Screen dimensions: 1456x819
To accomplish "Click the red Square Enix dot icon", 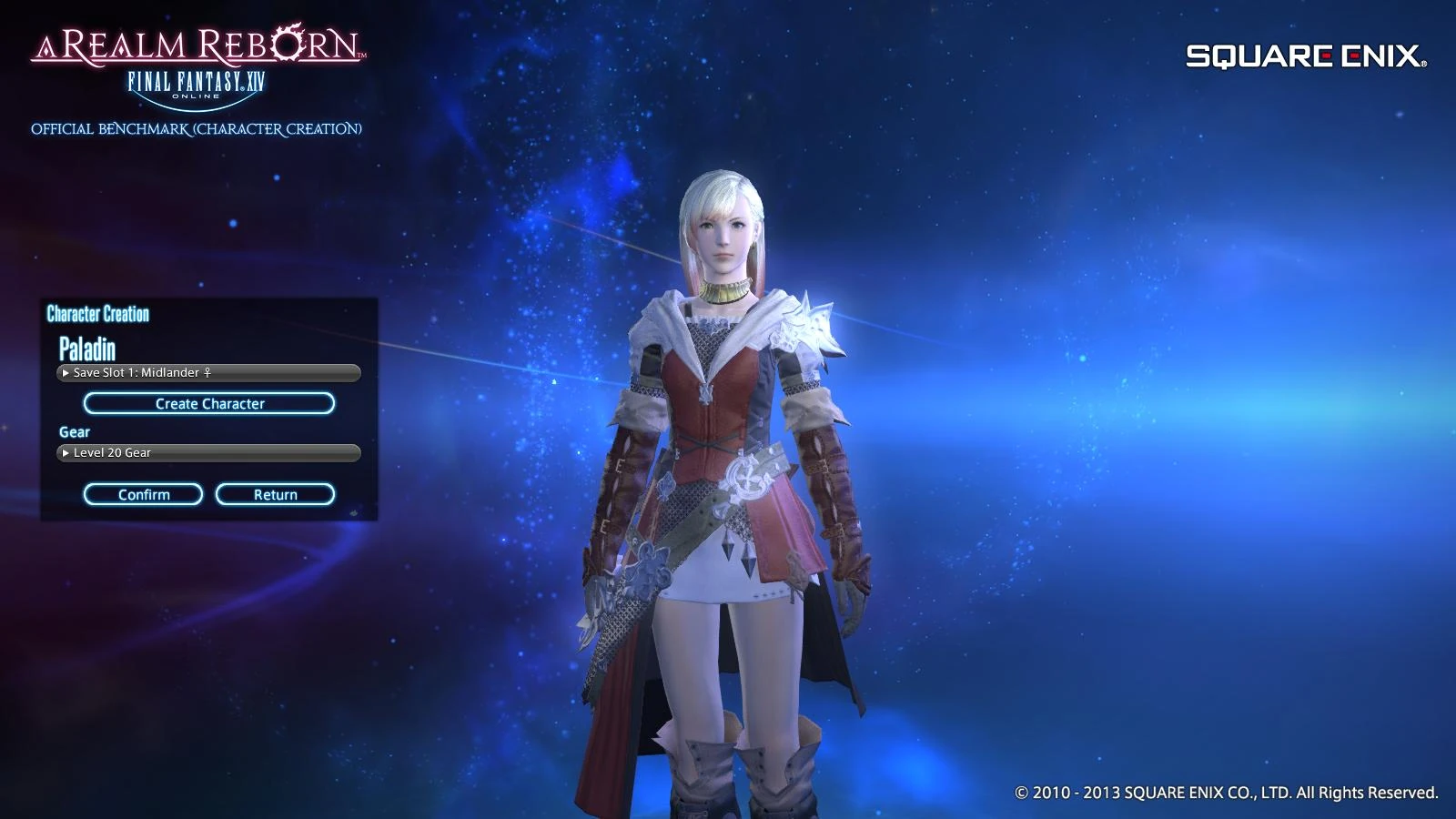I will 1327,56.
